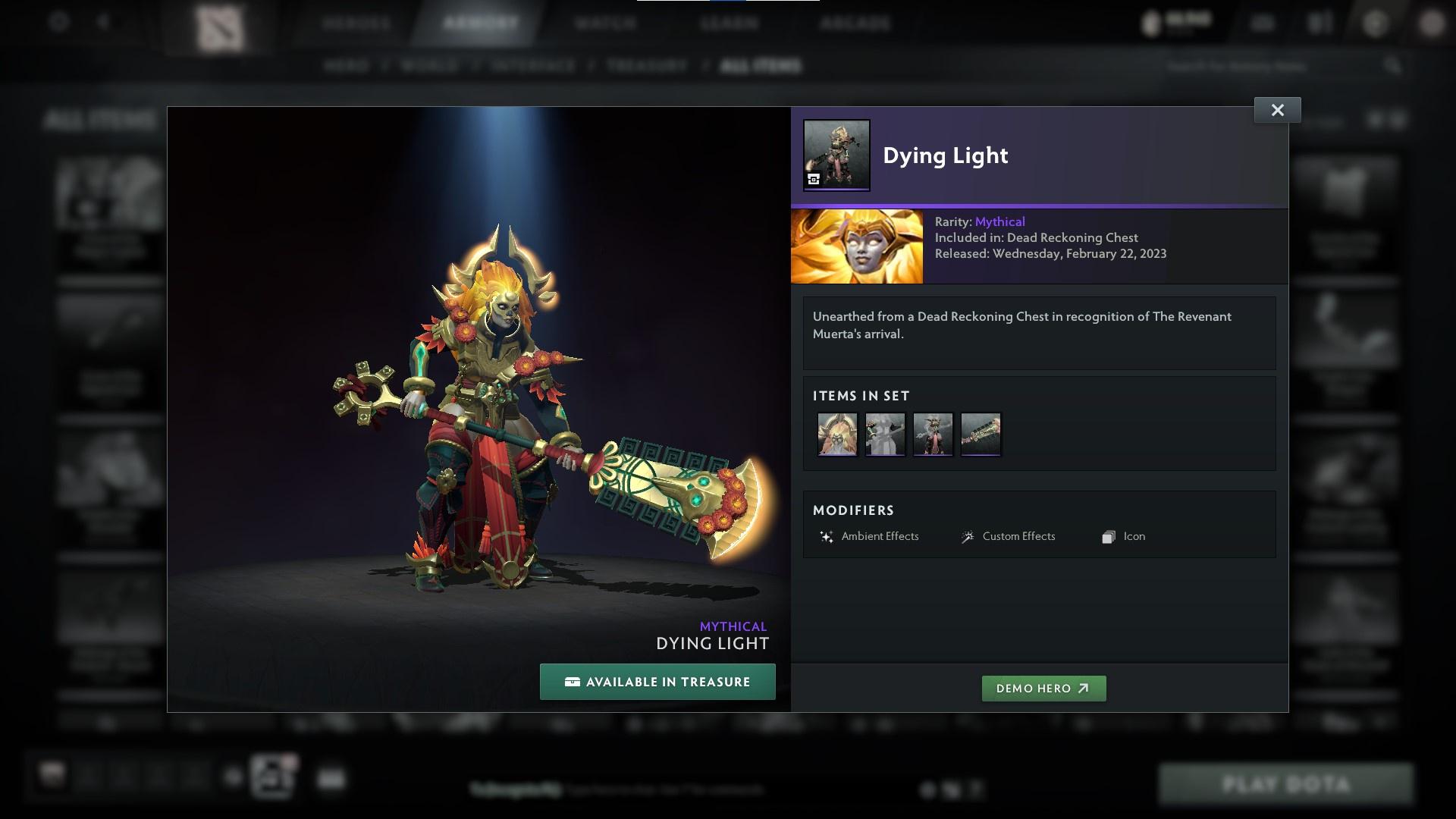Open the Arcade tab
The height and width of the screenshot is (819, 1456).
[x=856, y=23]
